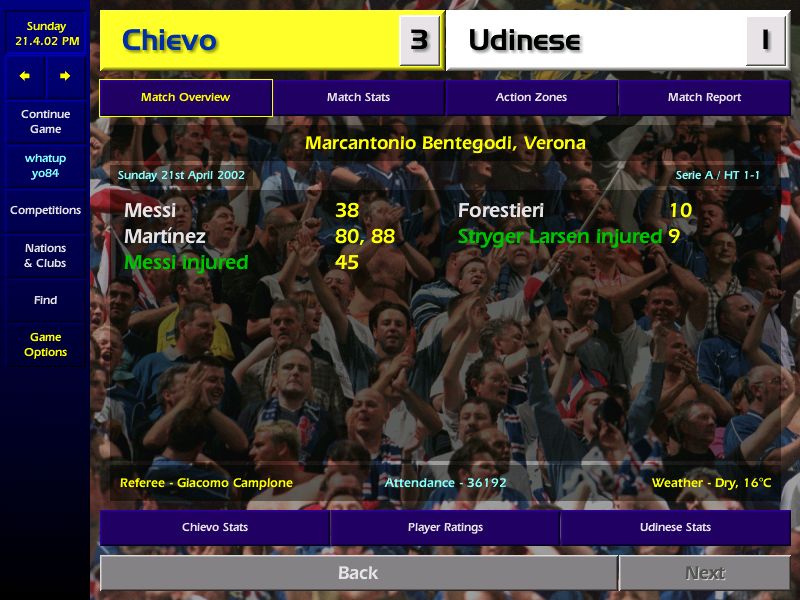Screen dimensions: 800x600
Task: Open the Find option
Action: pos(45,300)
